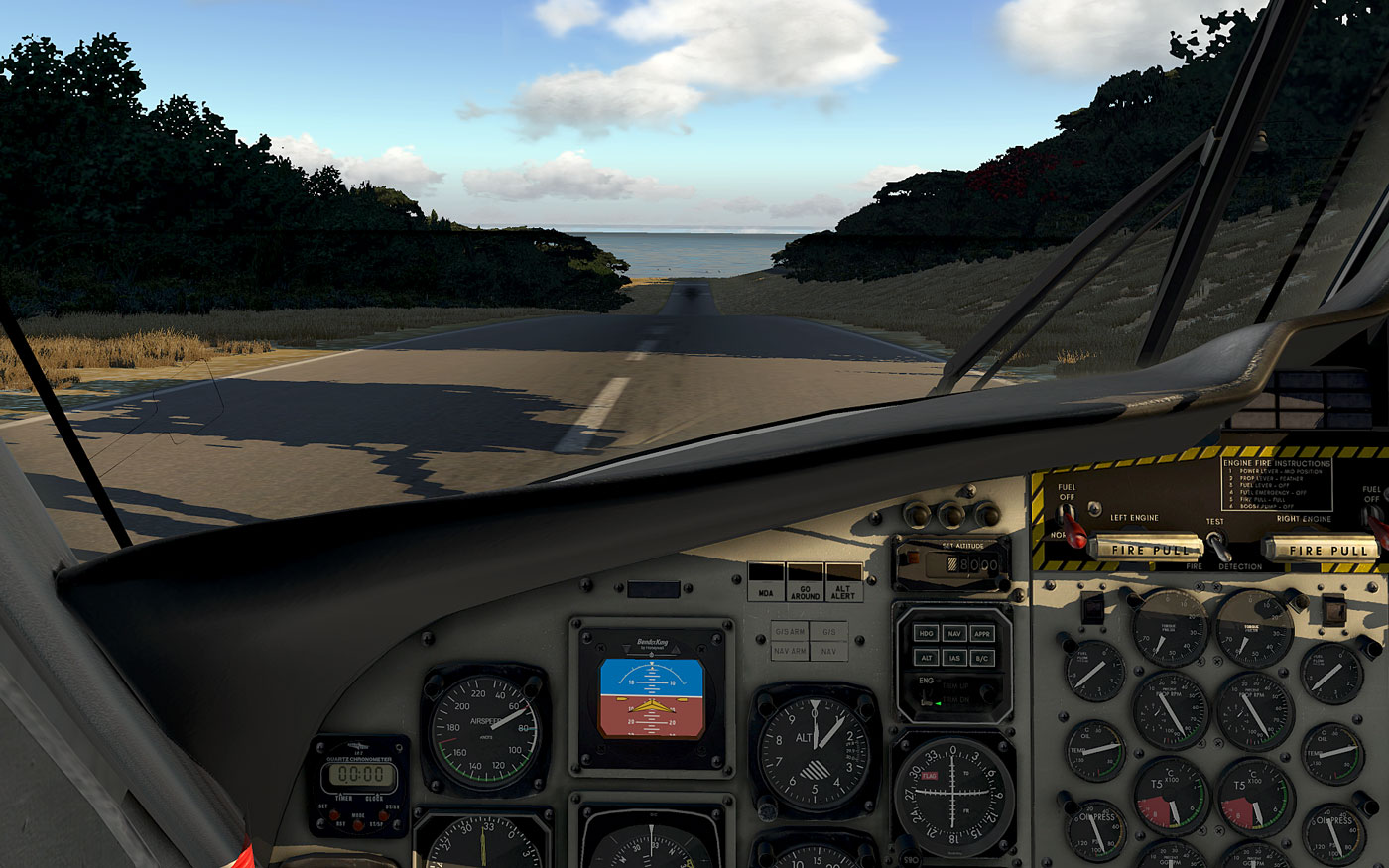The image size is (1389, 868).
Task: Pull the left engine FIRE PULL handle
Action: [x=1146, y=549]
